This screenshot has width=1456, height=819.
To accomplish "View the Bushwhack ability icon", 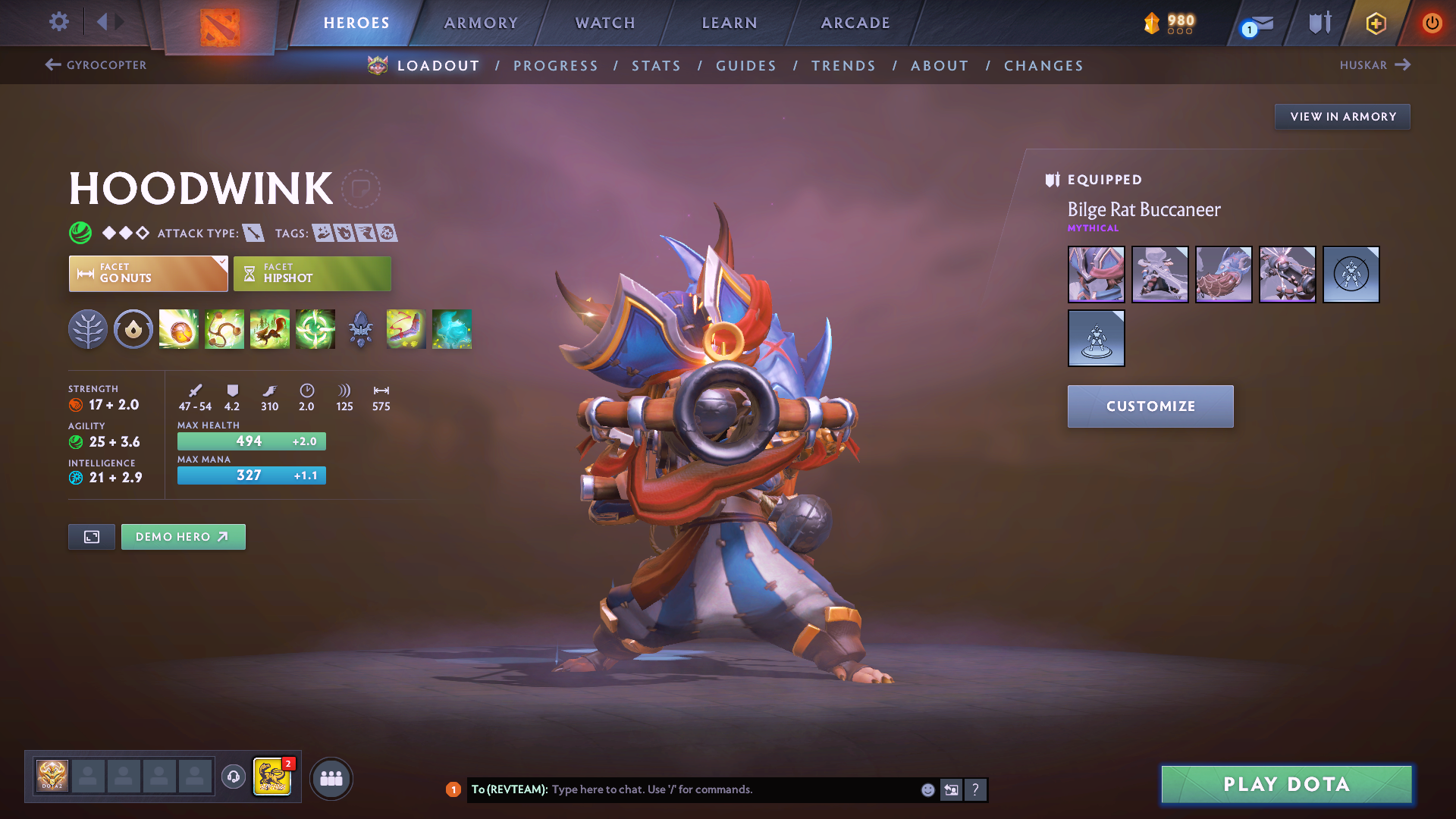I will coord(224,329).
